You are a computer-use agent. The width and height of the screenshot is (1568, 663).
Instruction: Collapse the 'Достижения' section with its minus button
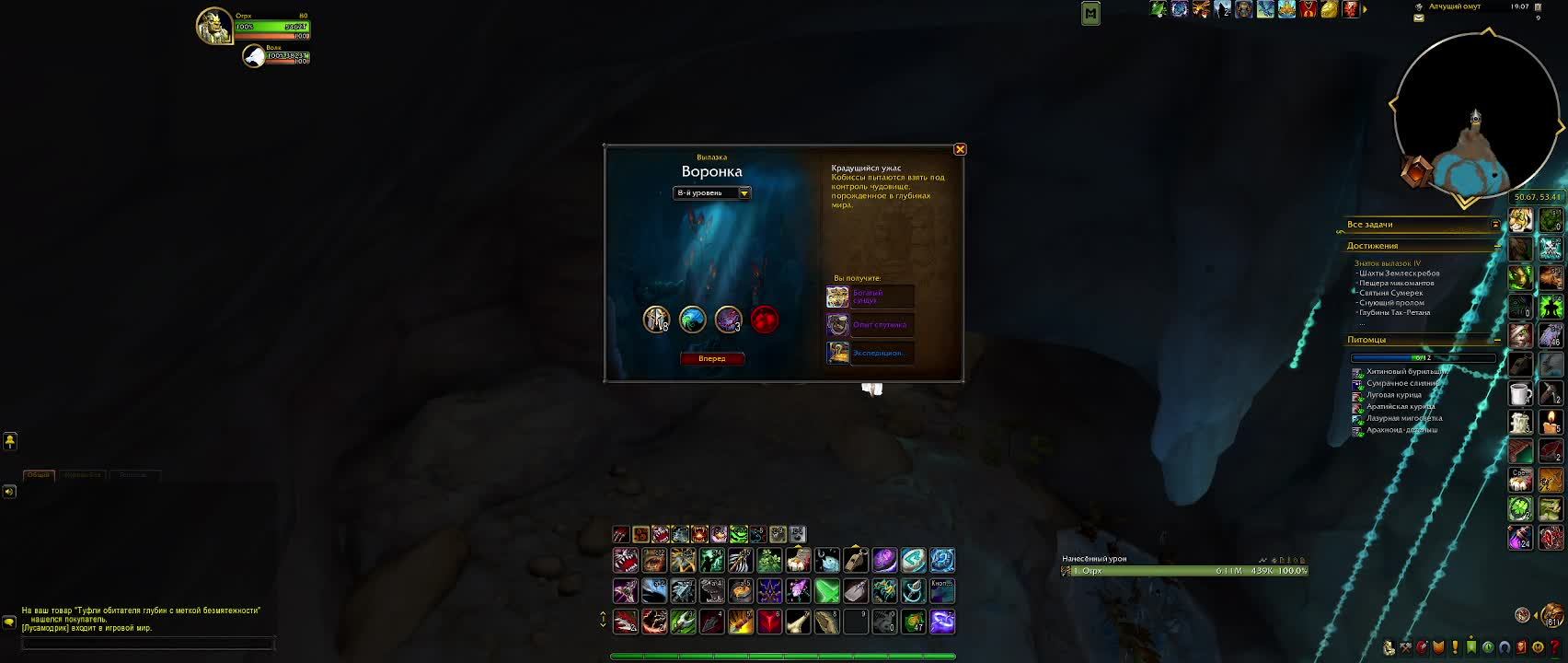1497,246
